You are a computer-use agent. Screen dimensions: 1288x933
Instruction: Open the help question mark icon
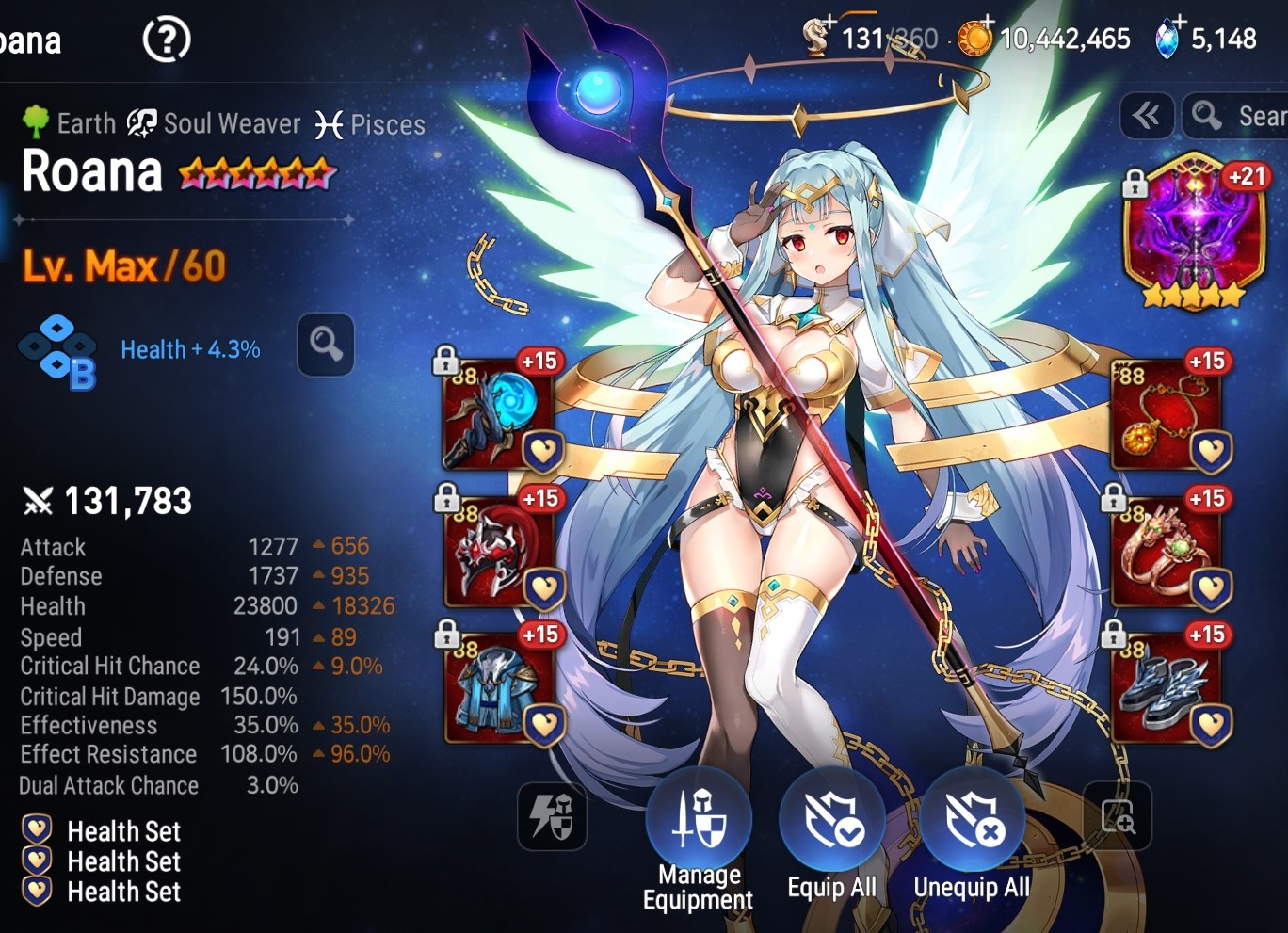point(167,40)
